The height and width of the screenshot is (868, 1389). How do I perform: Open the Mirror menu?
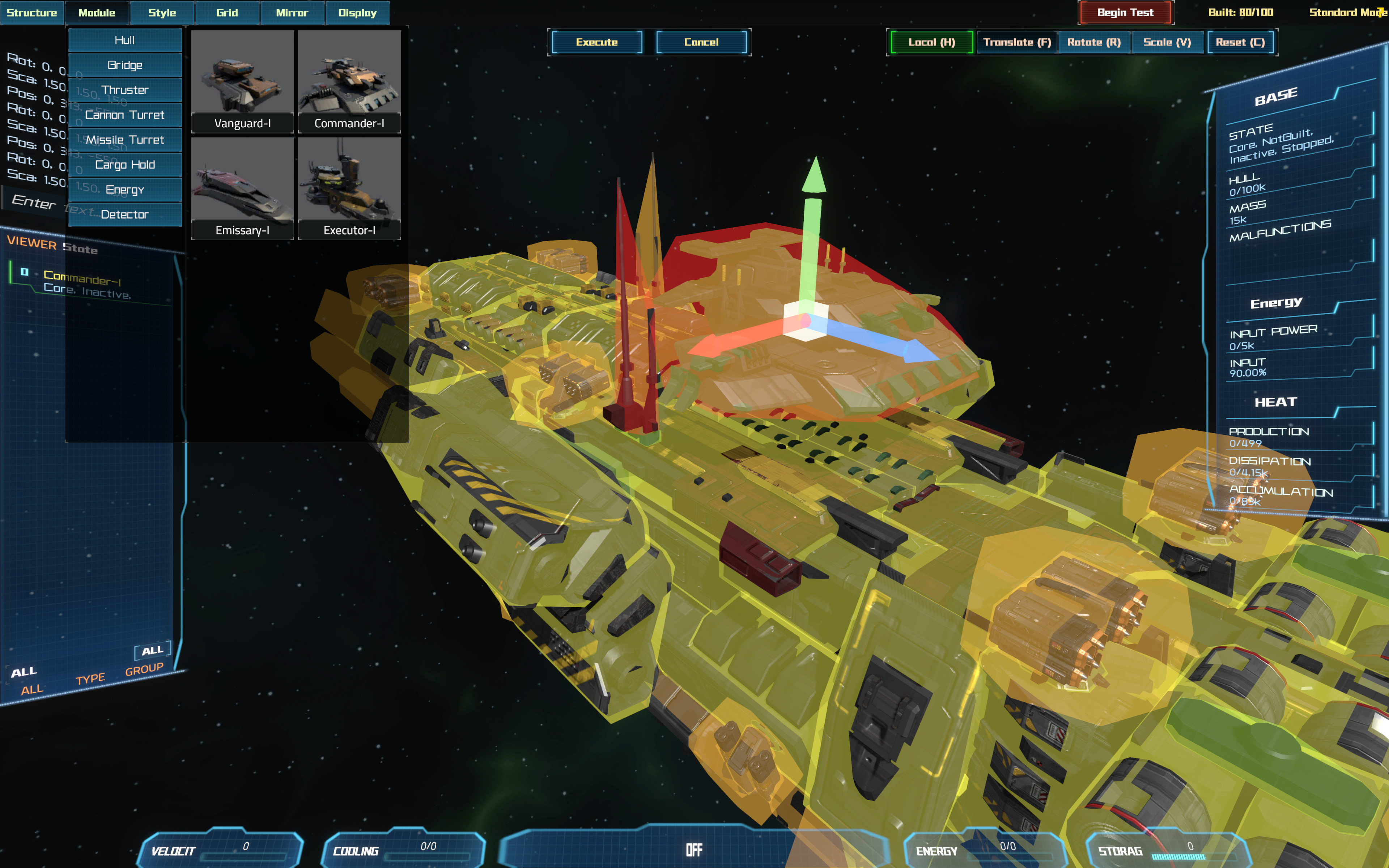click(x=292, y=13)
